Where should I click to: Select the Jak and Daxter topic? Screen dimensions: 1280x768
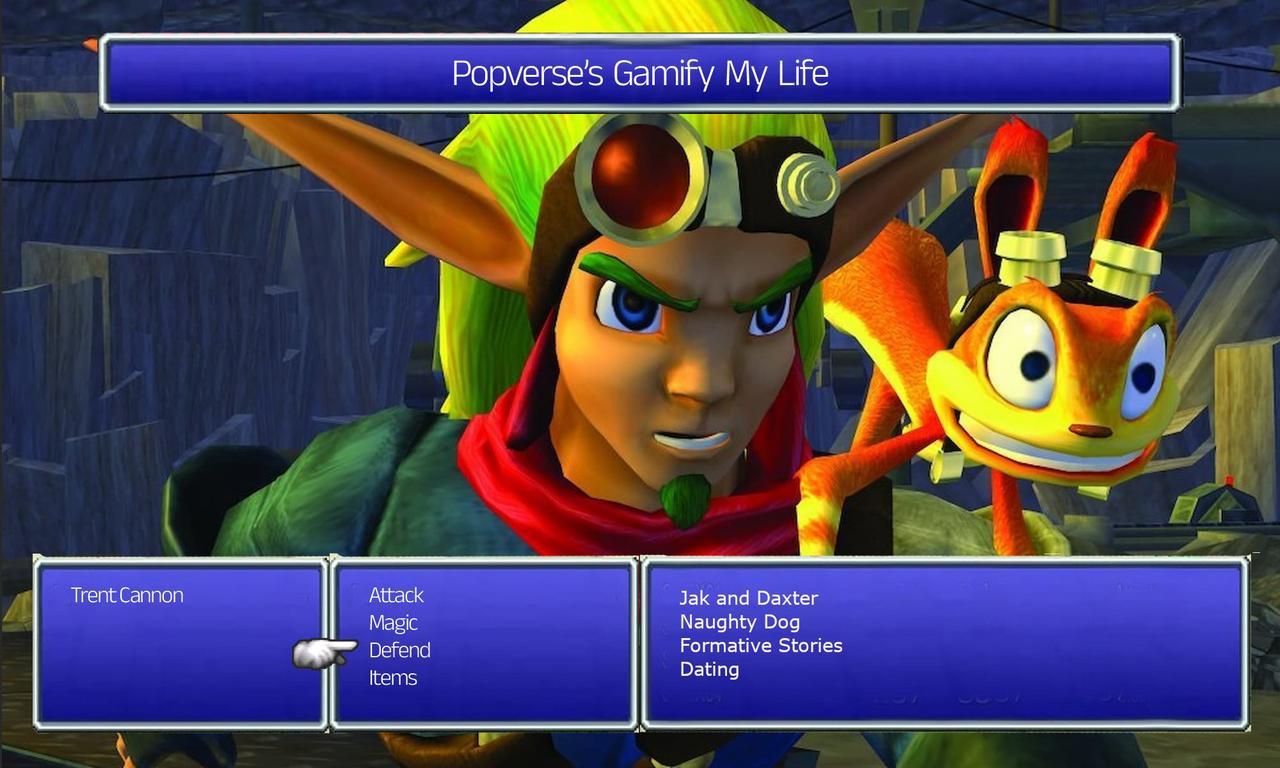tap(748, 598)
